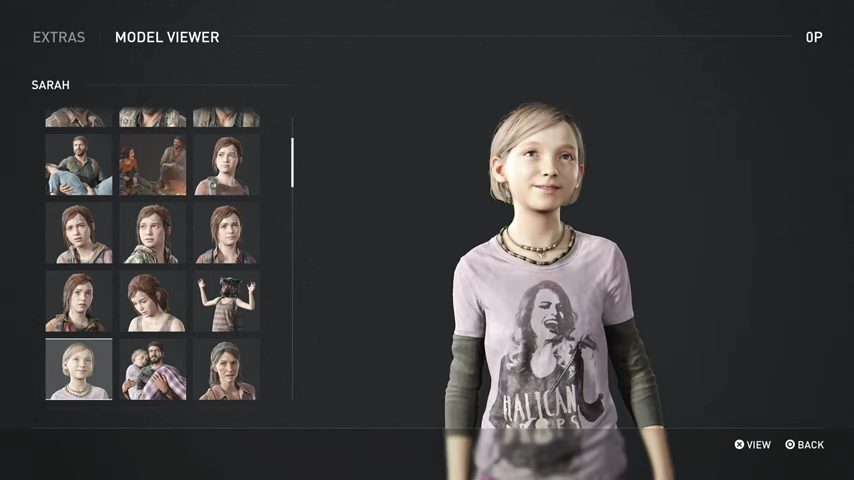The height and width of the screenshot is (480, 854).
Task: Choose the man carrying a girl thumbnail
Action: click(x=79, y=165)
